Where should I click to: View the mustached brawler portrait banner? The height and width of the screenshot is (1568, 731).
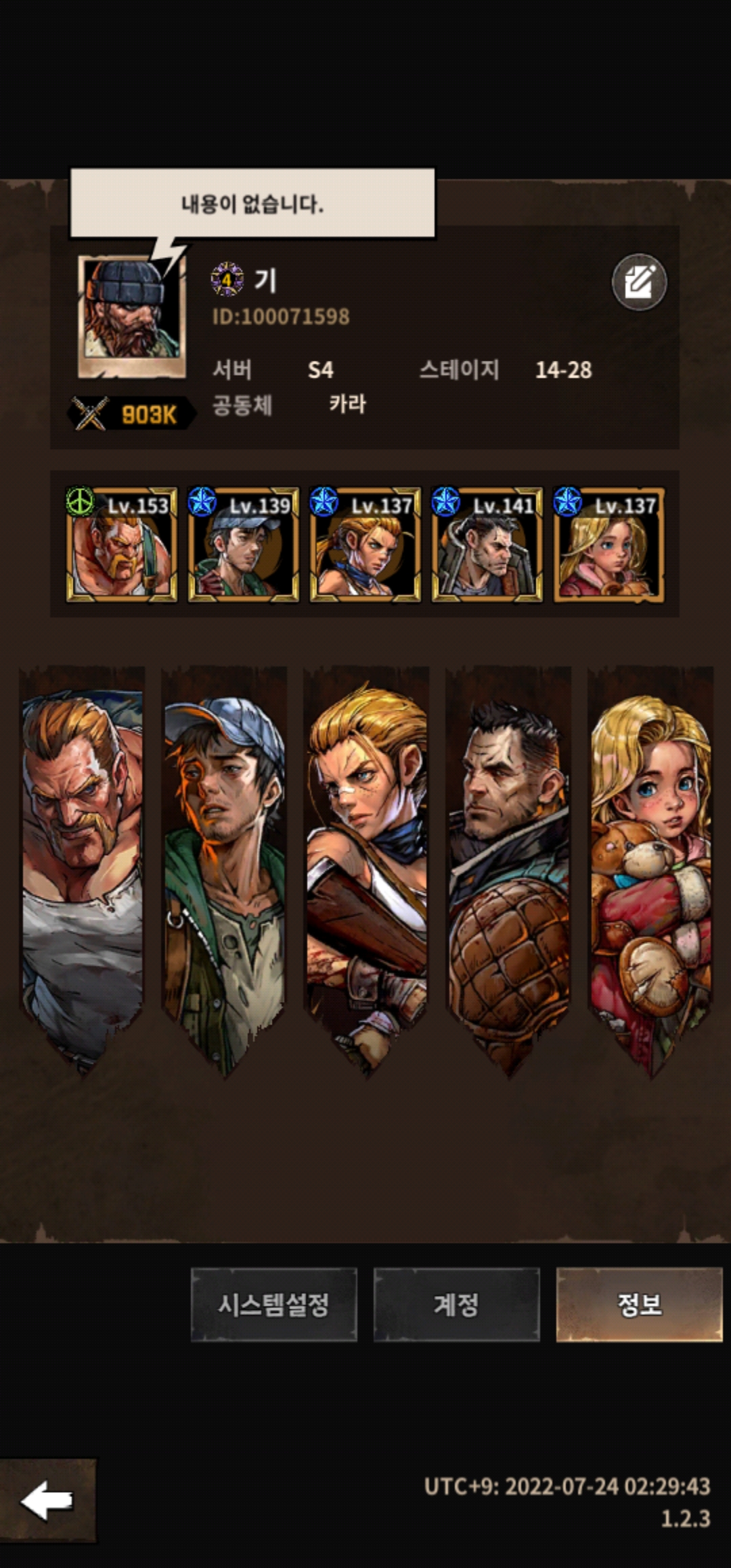[83, 860]
